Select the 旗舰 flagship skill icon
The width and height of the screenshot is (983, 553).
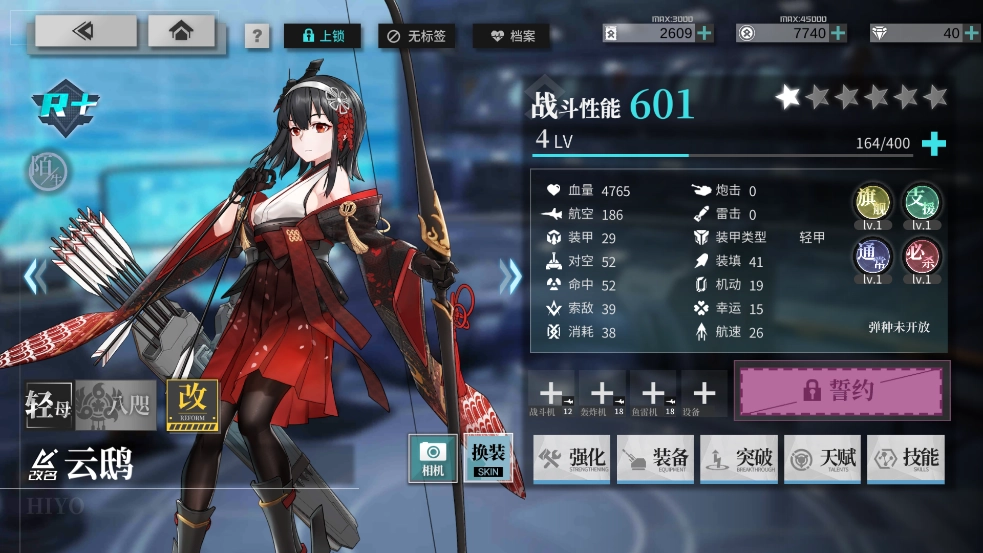pos(871,203)
